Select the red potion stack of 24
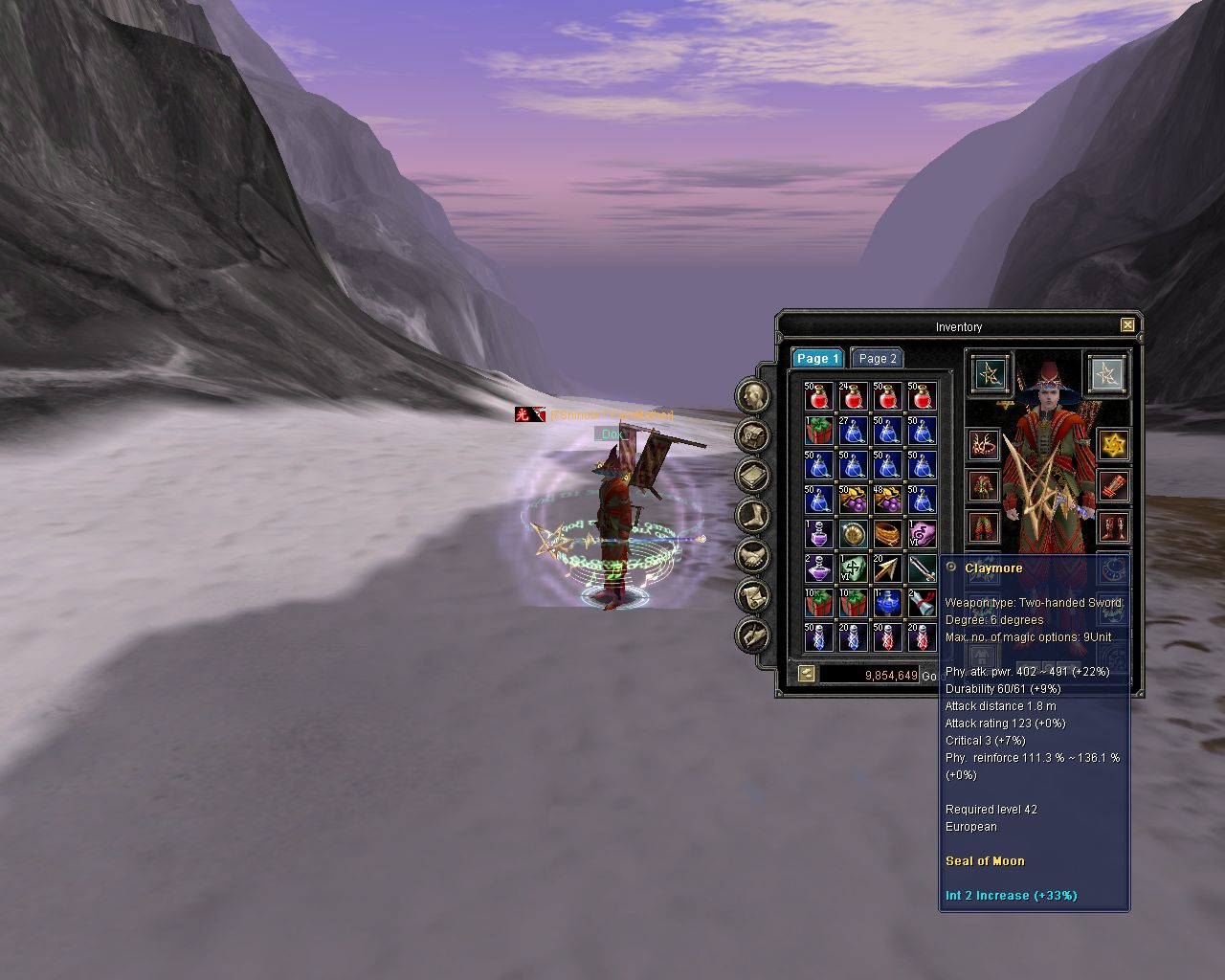The height and width of the screenshot is (980, 1225). click(x=853, y=395)
